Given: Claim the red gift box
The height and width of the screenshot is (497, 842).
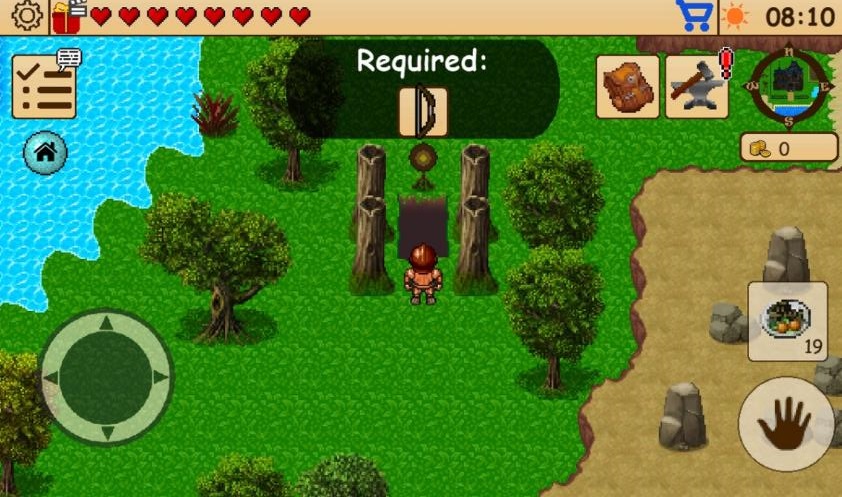Looking at the screenshot, I should pos(67,16).
